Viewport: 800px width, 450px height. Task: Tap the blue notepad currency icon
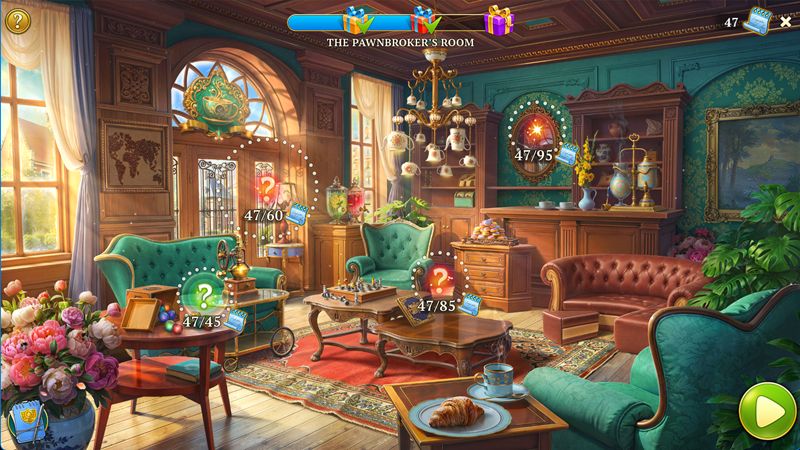tap(757, 22)
